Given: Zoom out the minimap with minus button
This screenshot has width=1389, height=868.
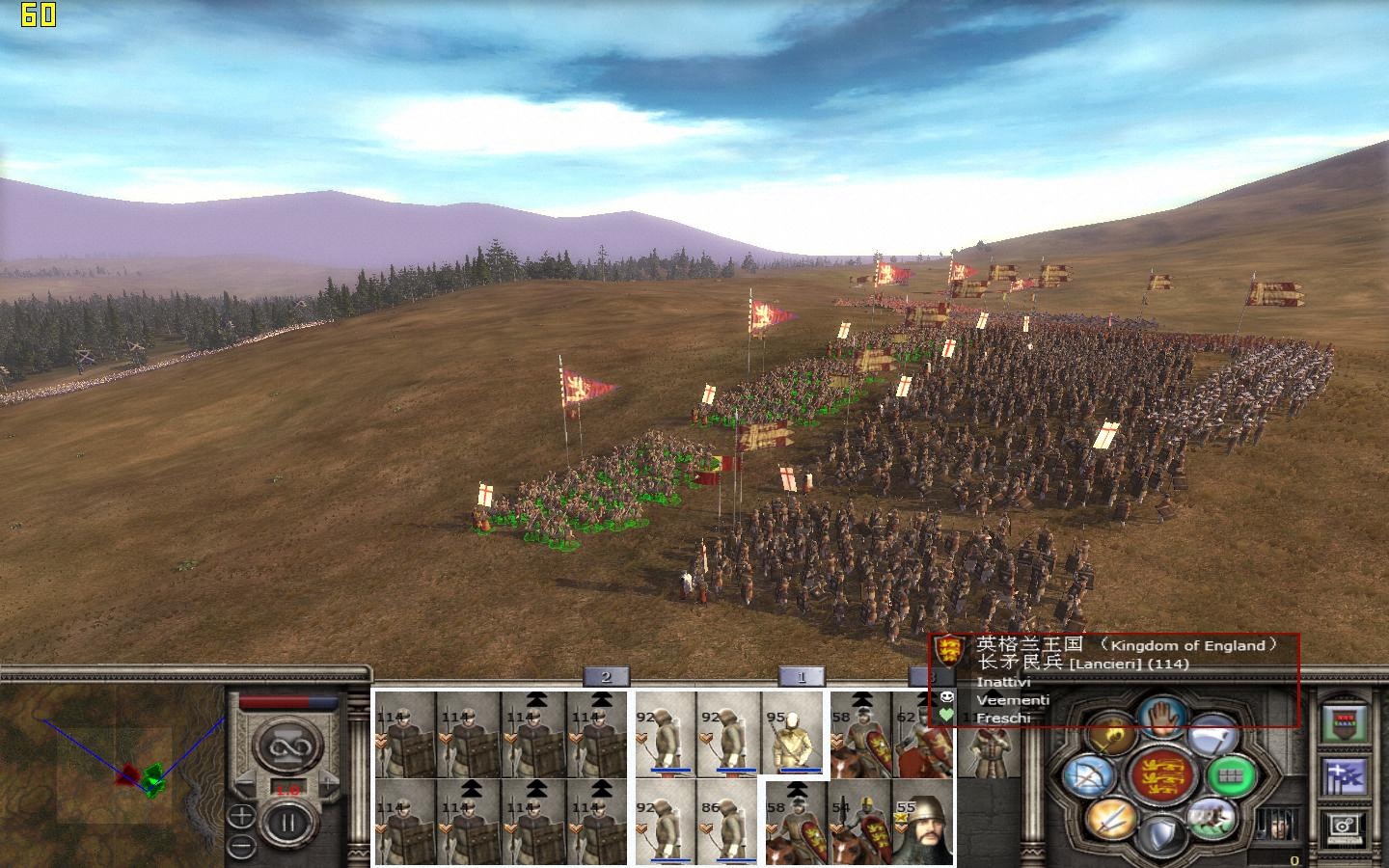Looking at the screenshot, I should tap(241, 846).
